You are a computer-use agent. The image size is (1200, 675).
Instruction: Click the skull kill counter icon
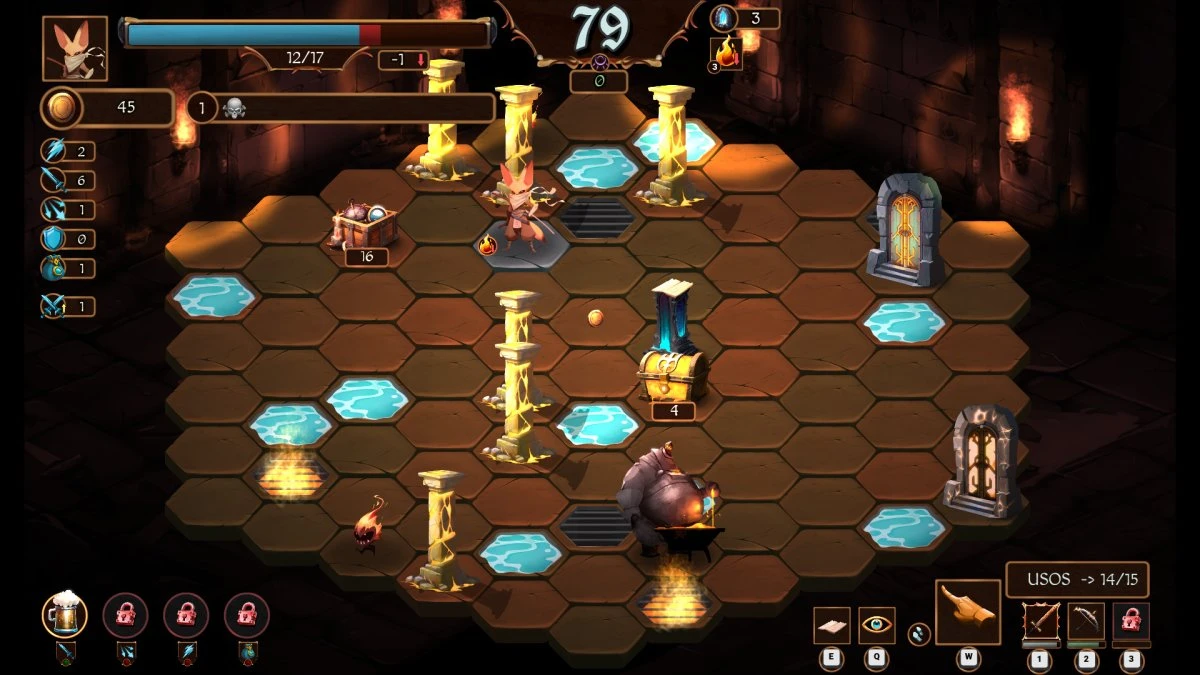tap(234, 108)
